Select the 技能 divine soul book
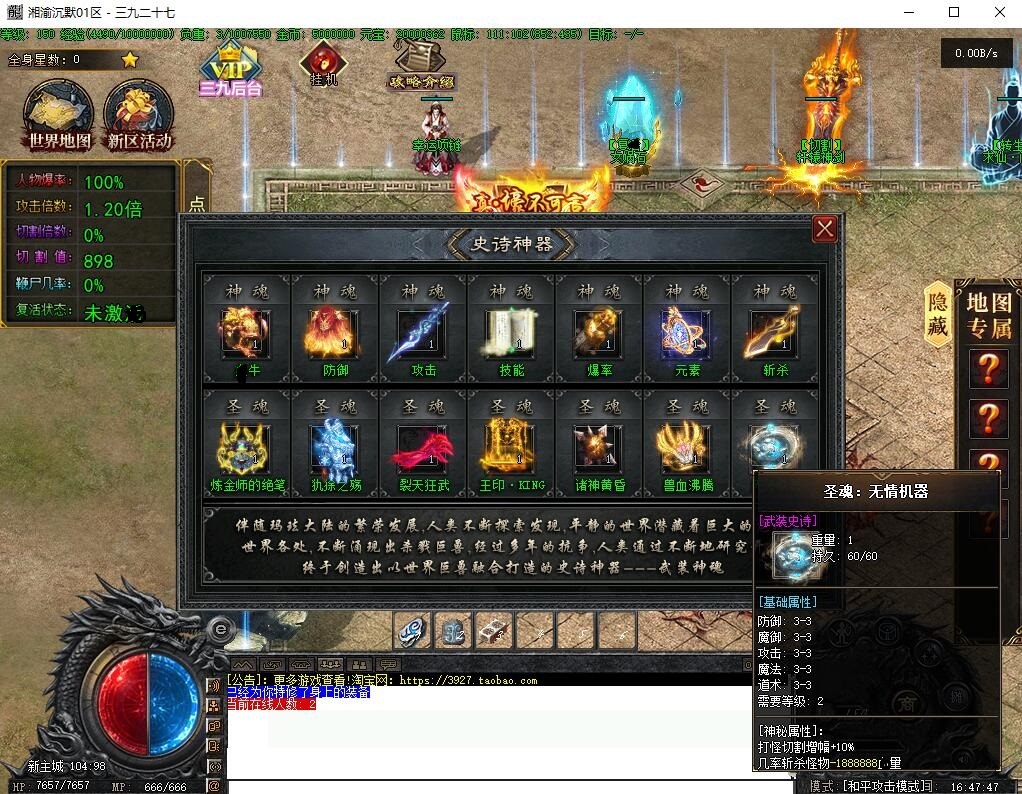The height and width of the screenshot is (794, 1022). tap(510, 334)
